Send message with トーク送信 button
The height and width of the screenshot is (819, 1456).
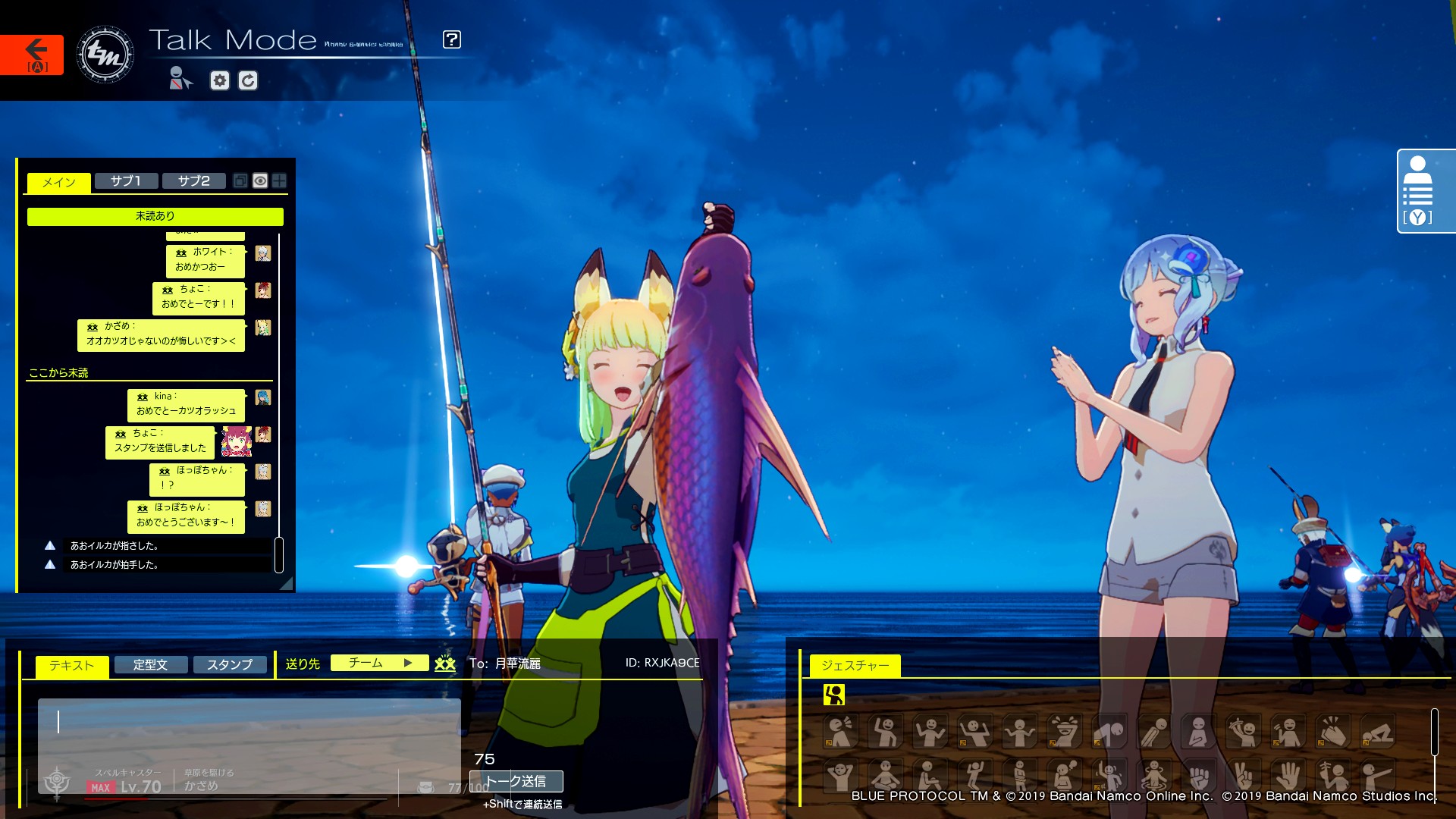[x=516, y=781]
